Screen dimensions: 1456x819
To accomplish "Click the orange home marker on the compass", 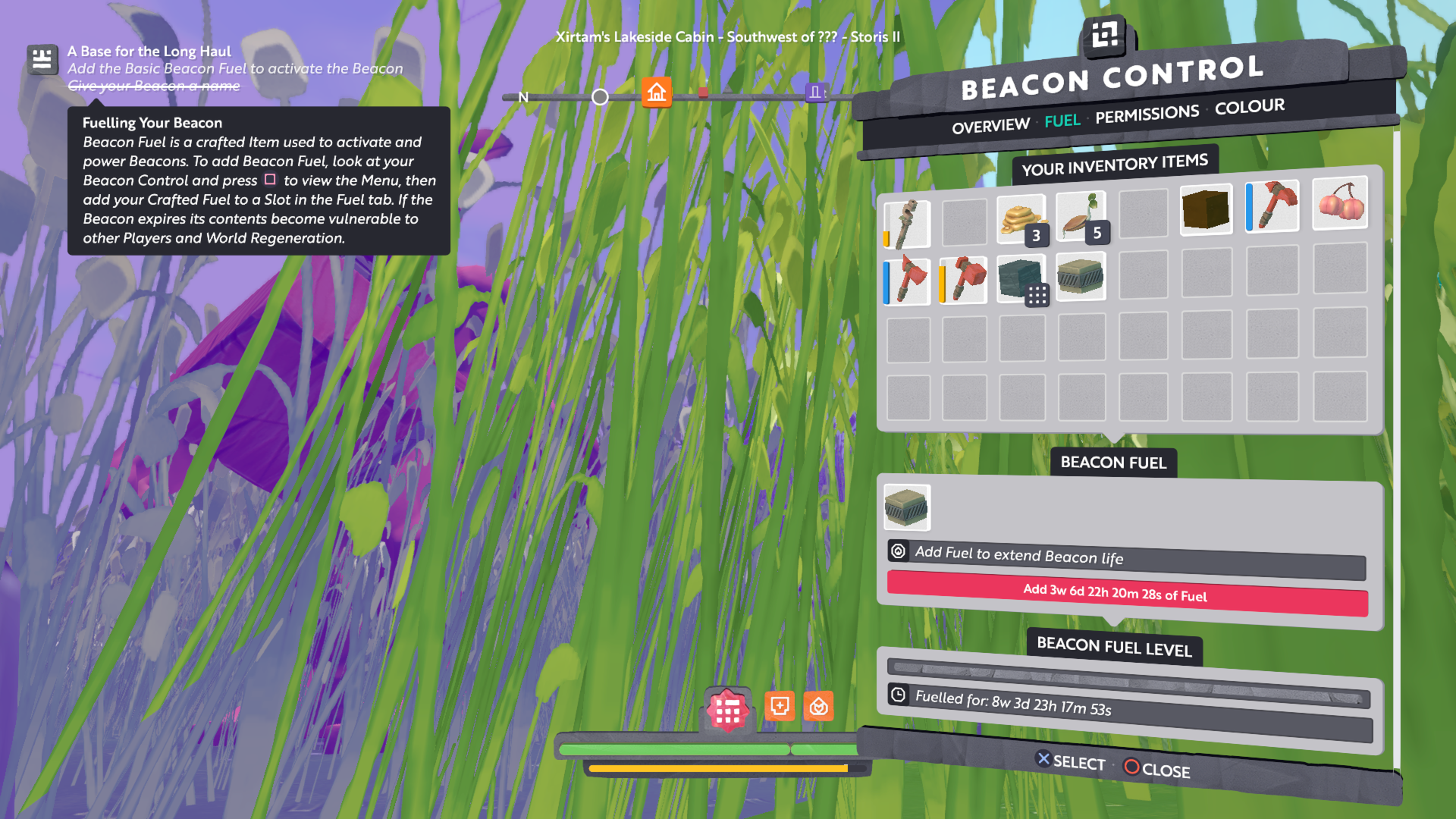I will [x=657, y=93].
